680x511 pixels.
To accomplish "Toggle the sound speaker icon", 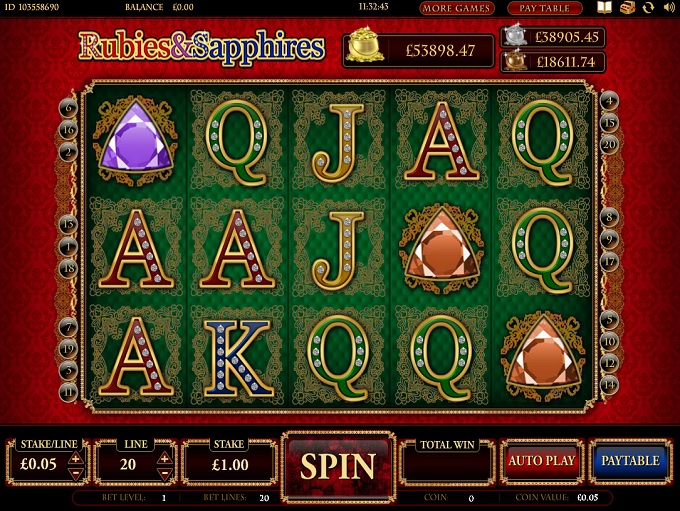I will pos(669,8).
